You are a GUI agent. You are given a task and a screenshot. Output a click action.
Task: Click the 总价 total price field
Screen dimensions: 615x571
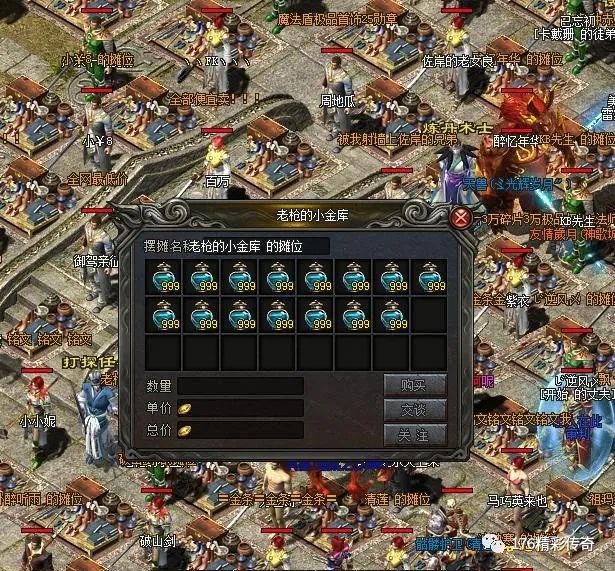pos(240,430)
